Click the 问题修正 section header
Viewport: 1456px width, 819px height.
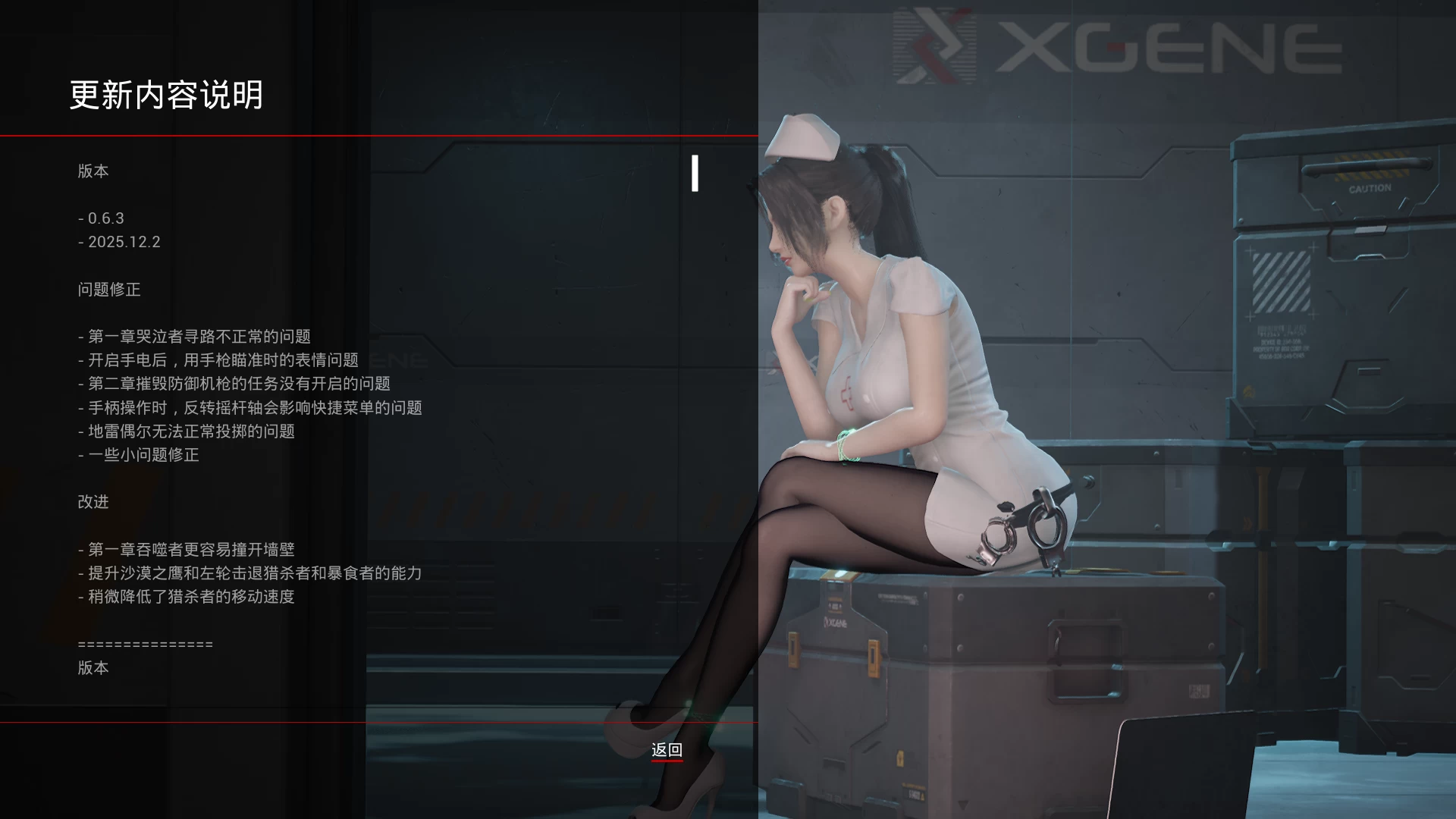click(109, 289)
